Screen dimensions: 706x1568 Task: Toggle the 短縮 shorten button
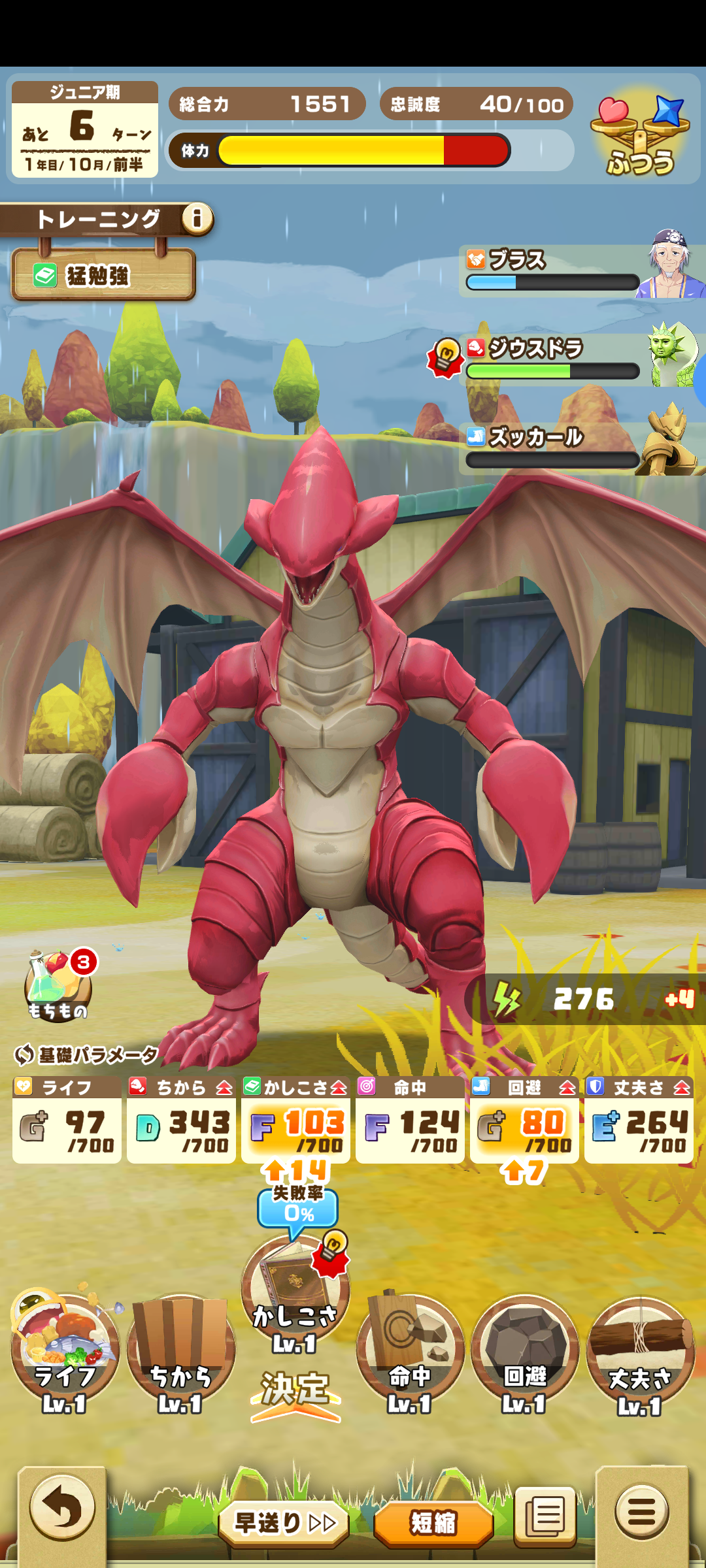click(x=433, y=1523)
